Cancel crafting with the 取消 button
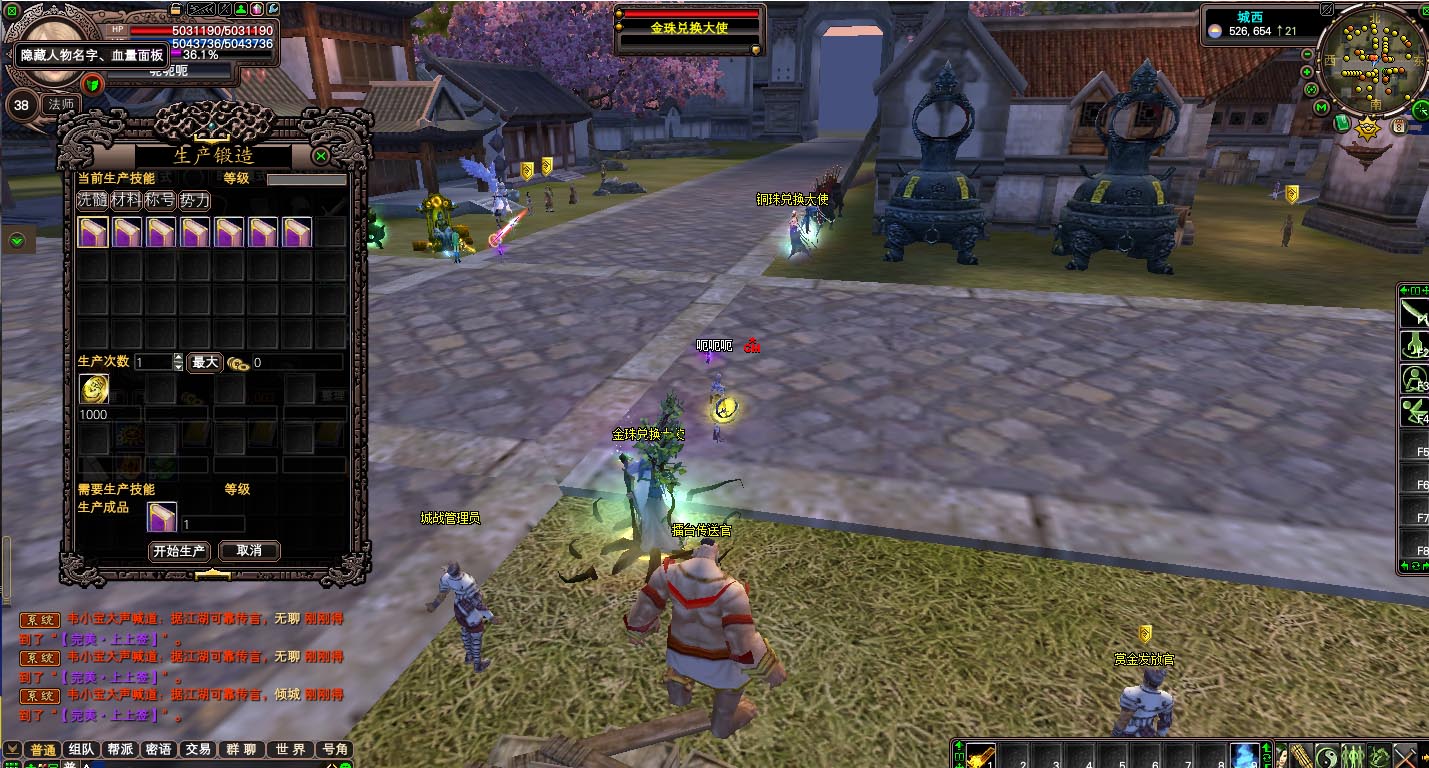The width and height of the screenshot is (1429, 768). pyautogui.click(x=249, y=551)
